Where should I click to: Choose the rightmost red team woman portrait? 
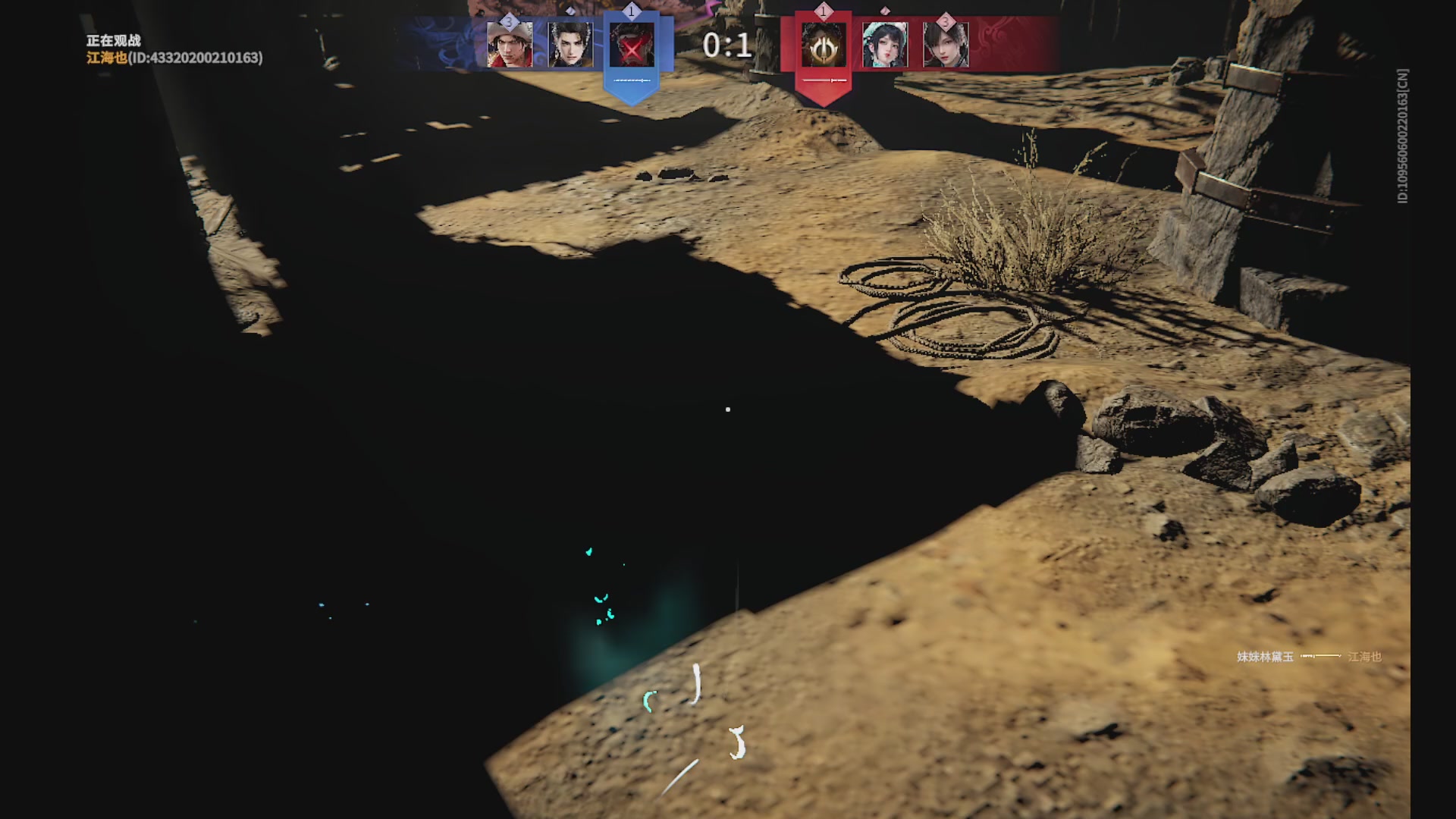[x=946, y=45]
